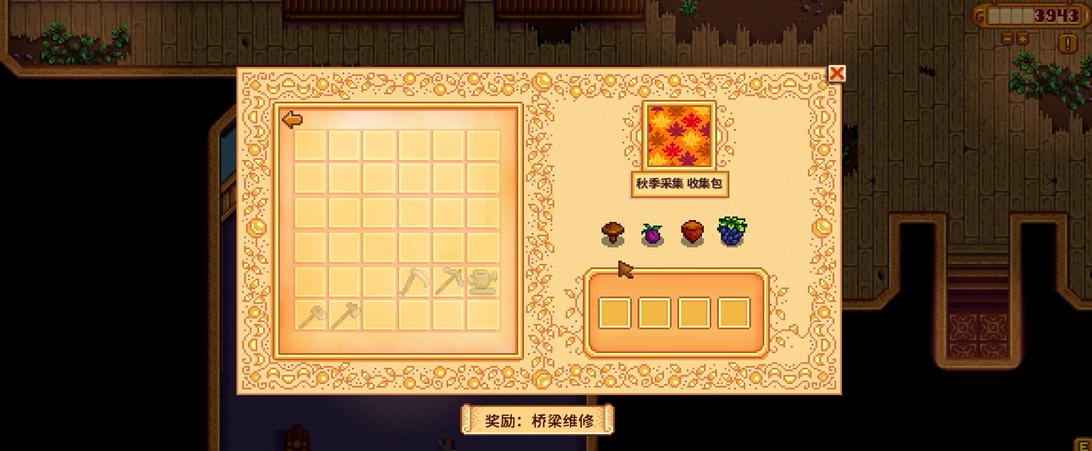Zoom in with the plus button
This screenshot has height=451, width=1092.
click(x=1023, y=39)
